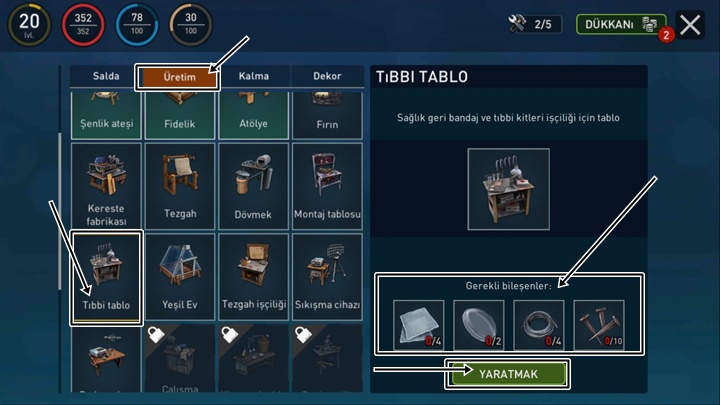Viewport: 720px width, 405px height.
Task: Open the Kalma tab
Action: click(254, 76)
